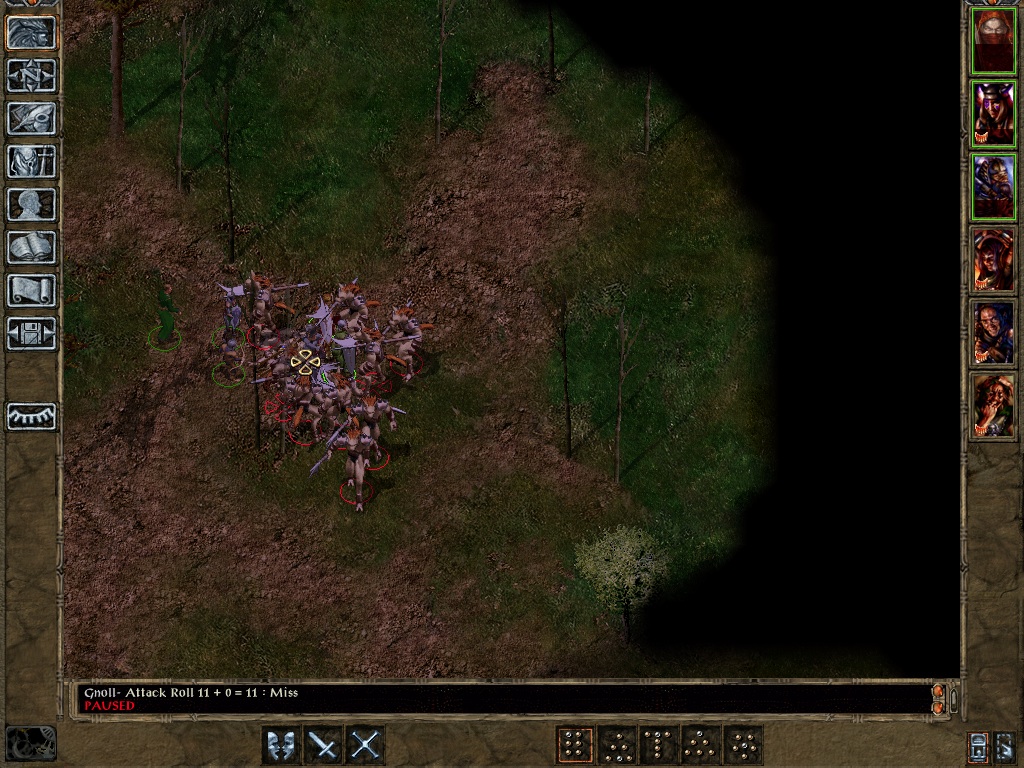1024x768 pixels.
Task: Open the journal quill-and-inkwell button
Action: click(32, 118)
